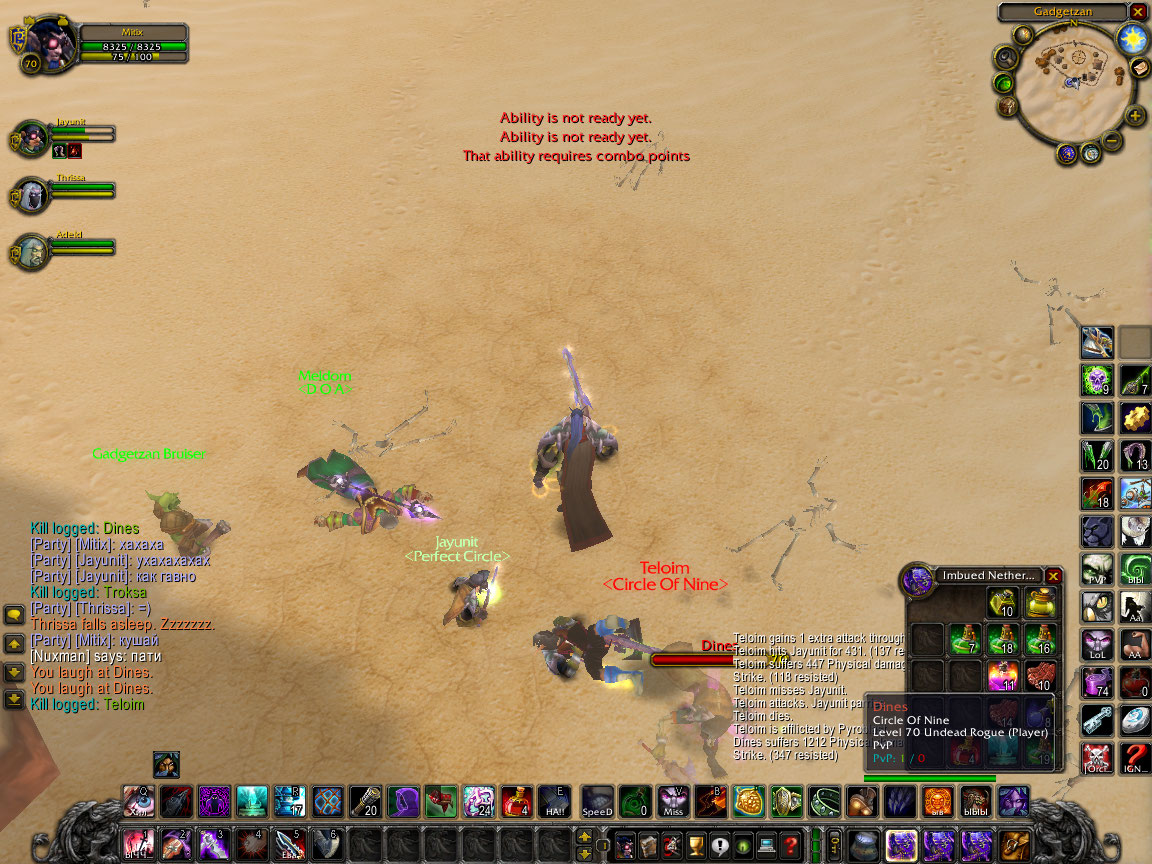
Task: Activate the green skull poison icon
Action: coord(1097,380)
